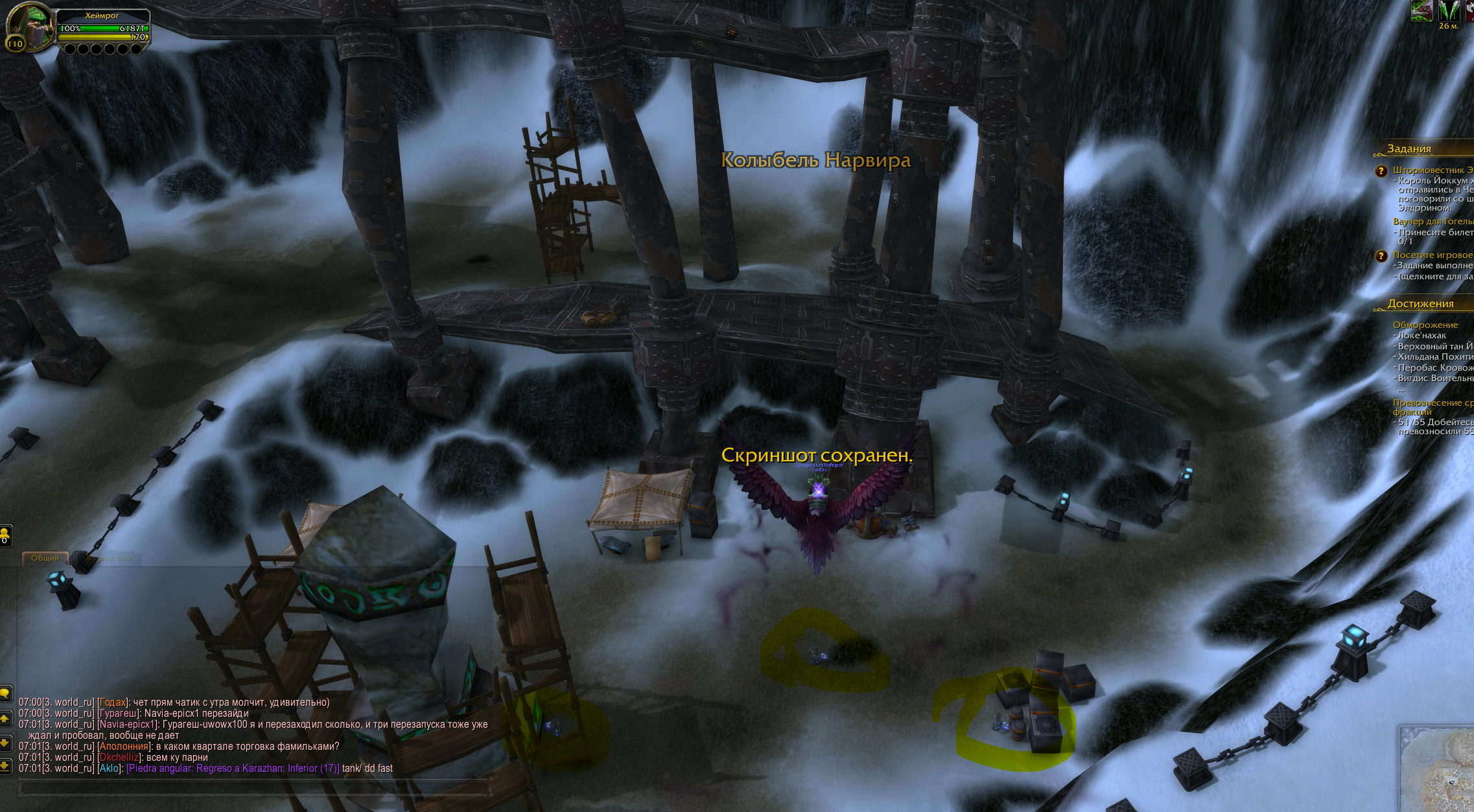
Task: Click player name Годах in chat
Action: tap(113, 702)
